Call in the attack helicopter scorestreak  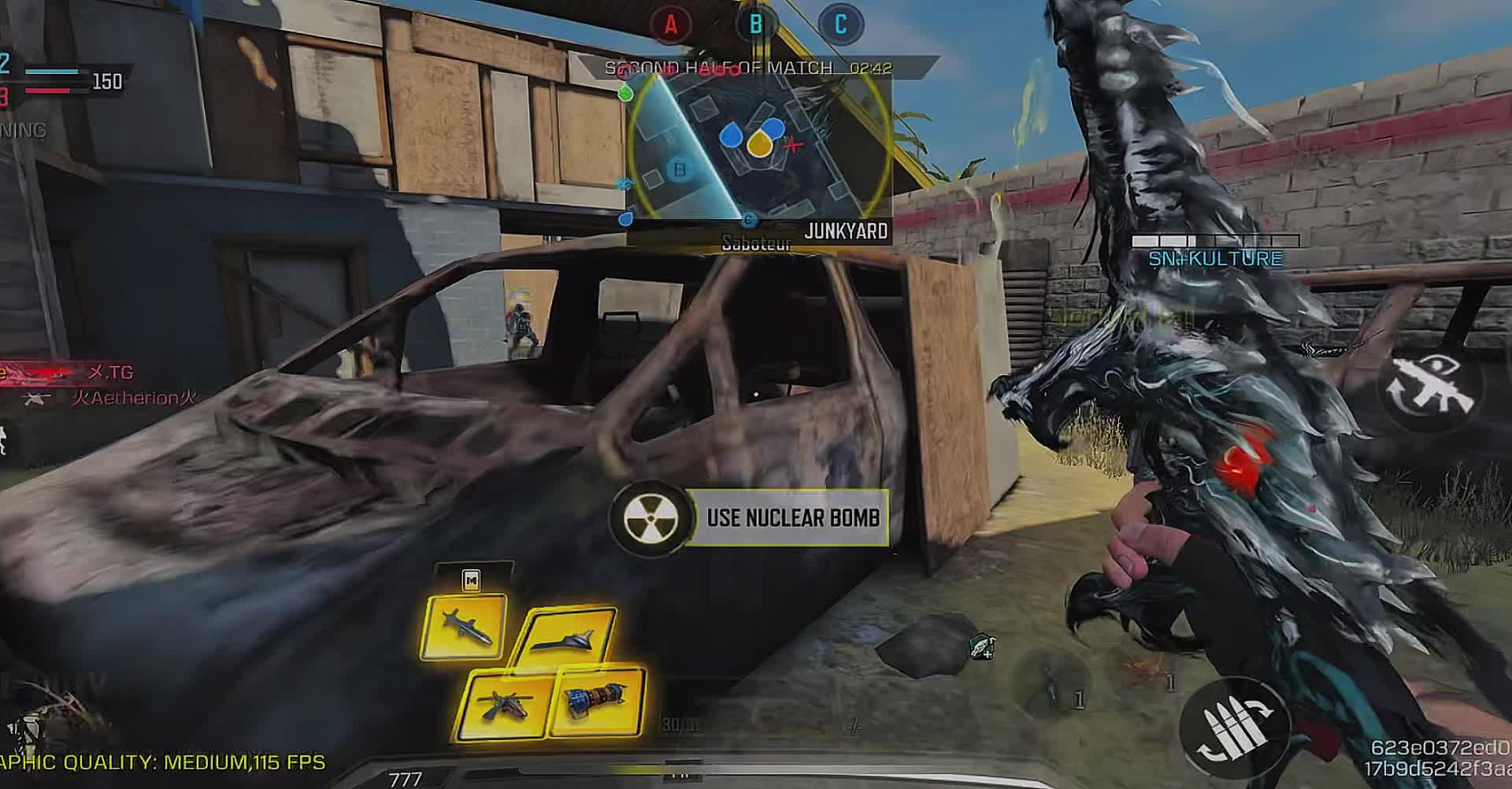coord(506,705)
